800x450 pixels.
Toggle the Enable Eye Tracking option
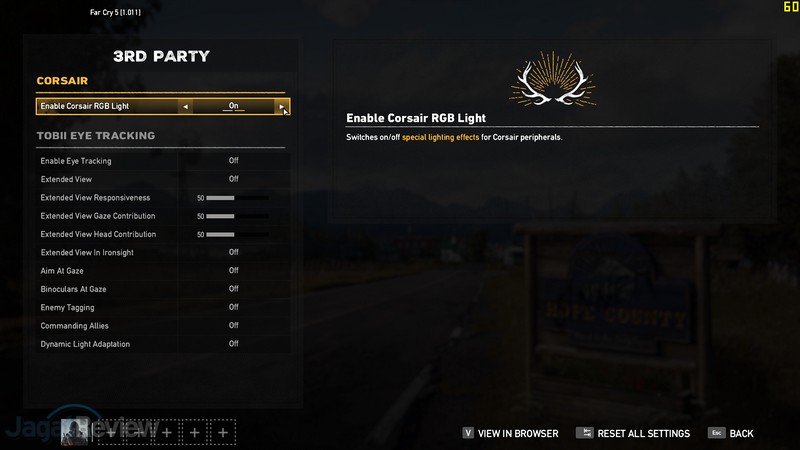pyautogui.click(x=233, y=161)
